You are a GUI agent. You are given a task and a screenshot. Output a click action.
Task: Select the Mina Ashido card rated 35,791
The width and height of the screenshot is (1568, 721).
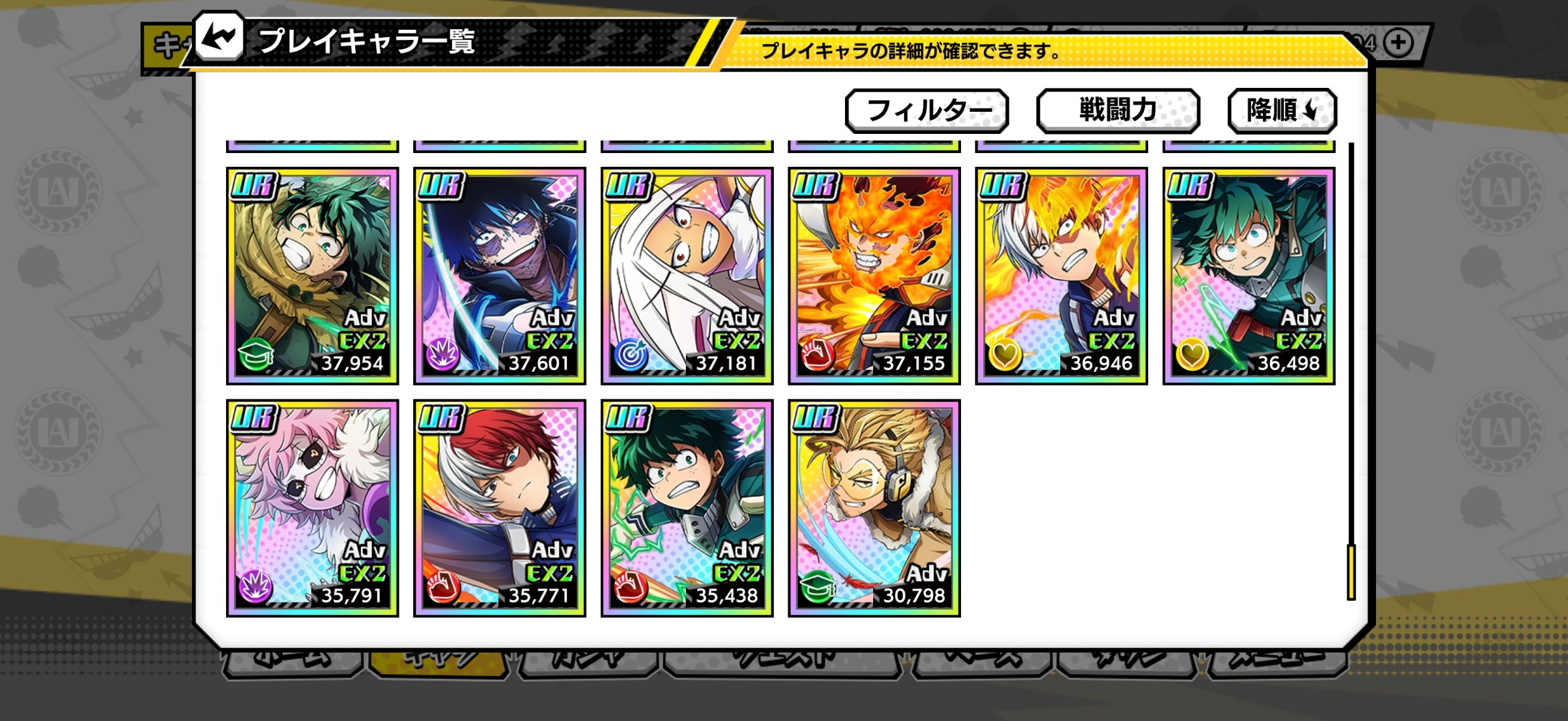(312, 508)
